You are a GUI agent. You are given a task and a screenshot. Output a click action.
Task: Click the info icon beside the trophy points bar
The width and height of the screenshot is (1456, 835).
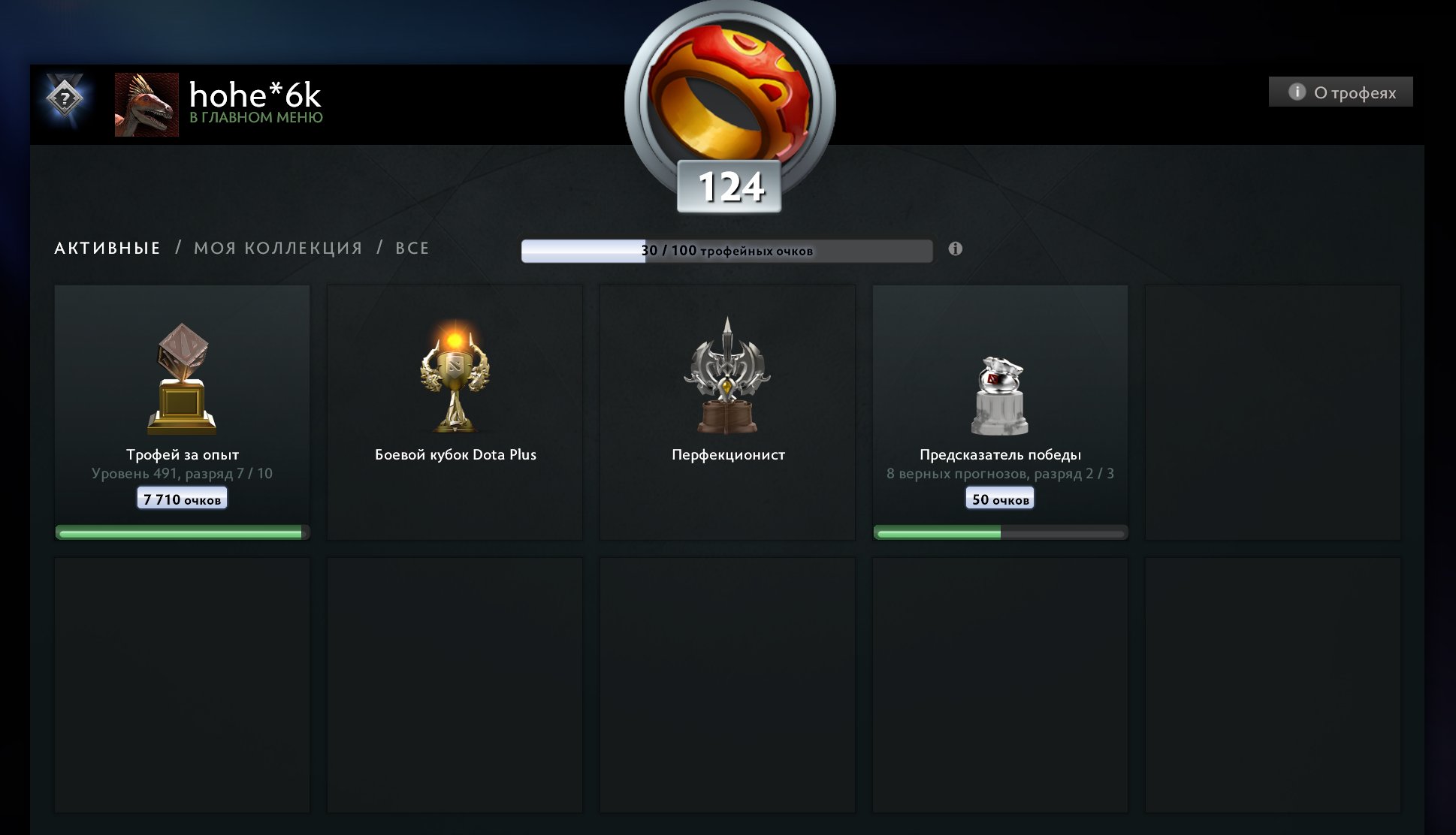point(955,248)
